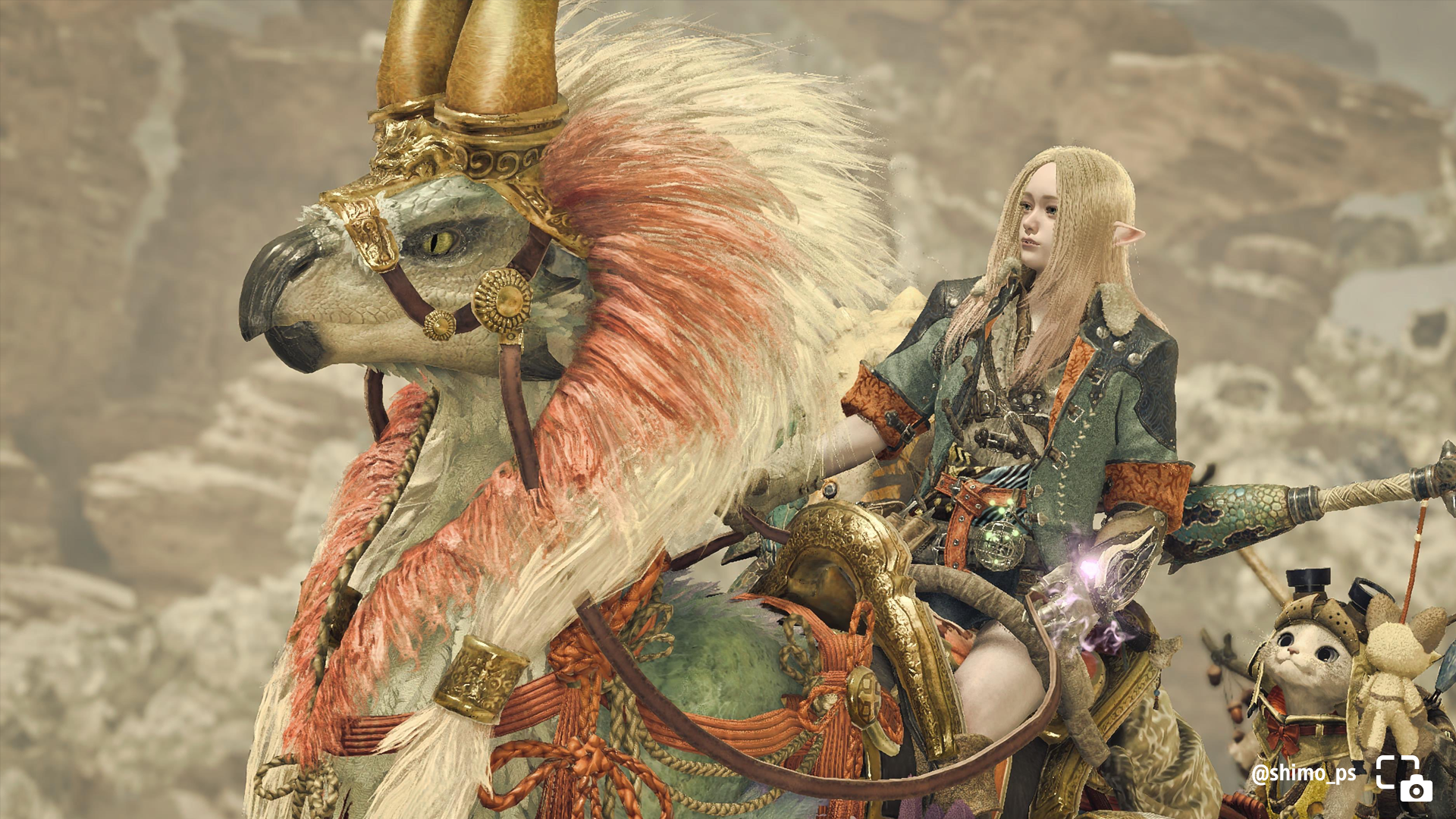Click the @shimo_ps handle text
This screenshot has height=819, width=1456.
(1304, 773)
